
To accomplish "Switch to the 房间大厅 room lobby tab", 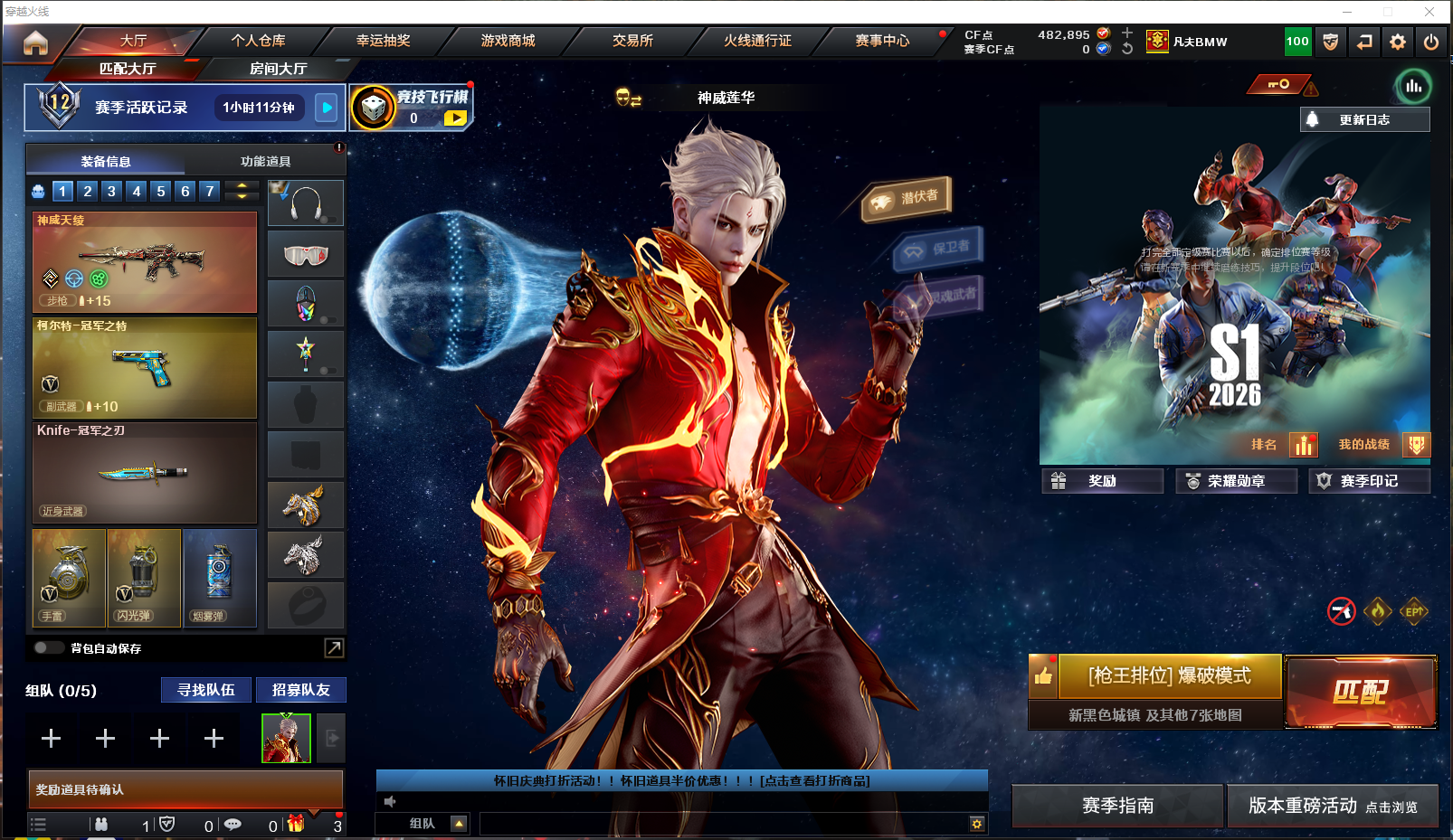I will 278,69.
